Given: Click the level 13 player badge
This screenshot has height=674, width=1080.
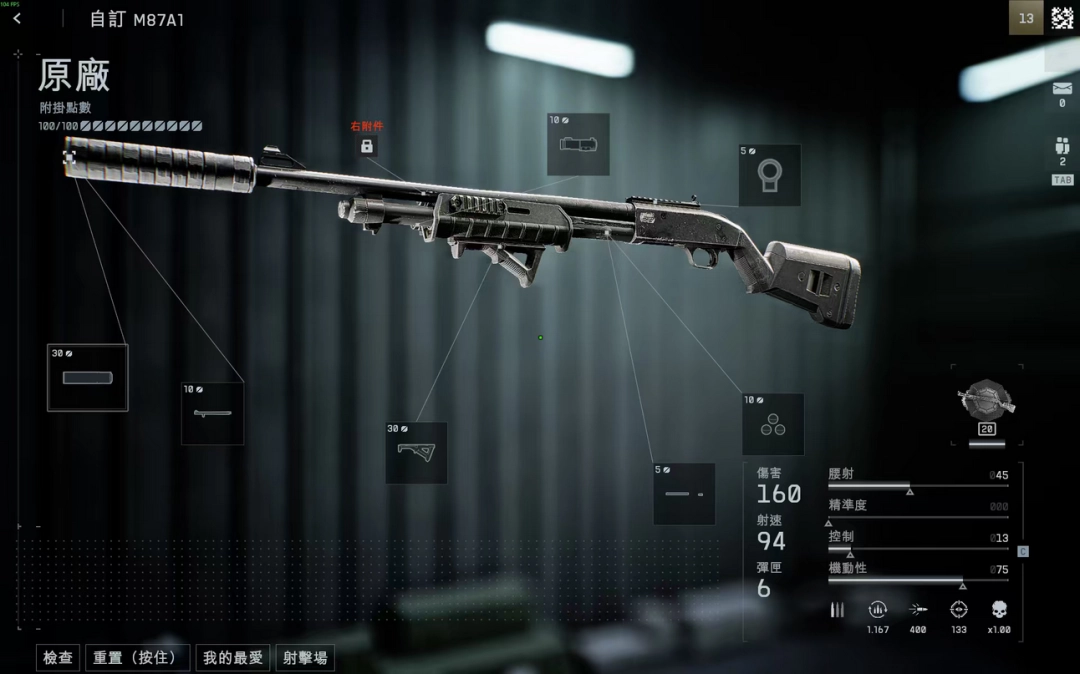Looking at the screenshot, I should (1026, 18).
